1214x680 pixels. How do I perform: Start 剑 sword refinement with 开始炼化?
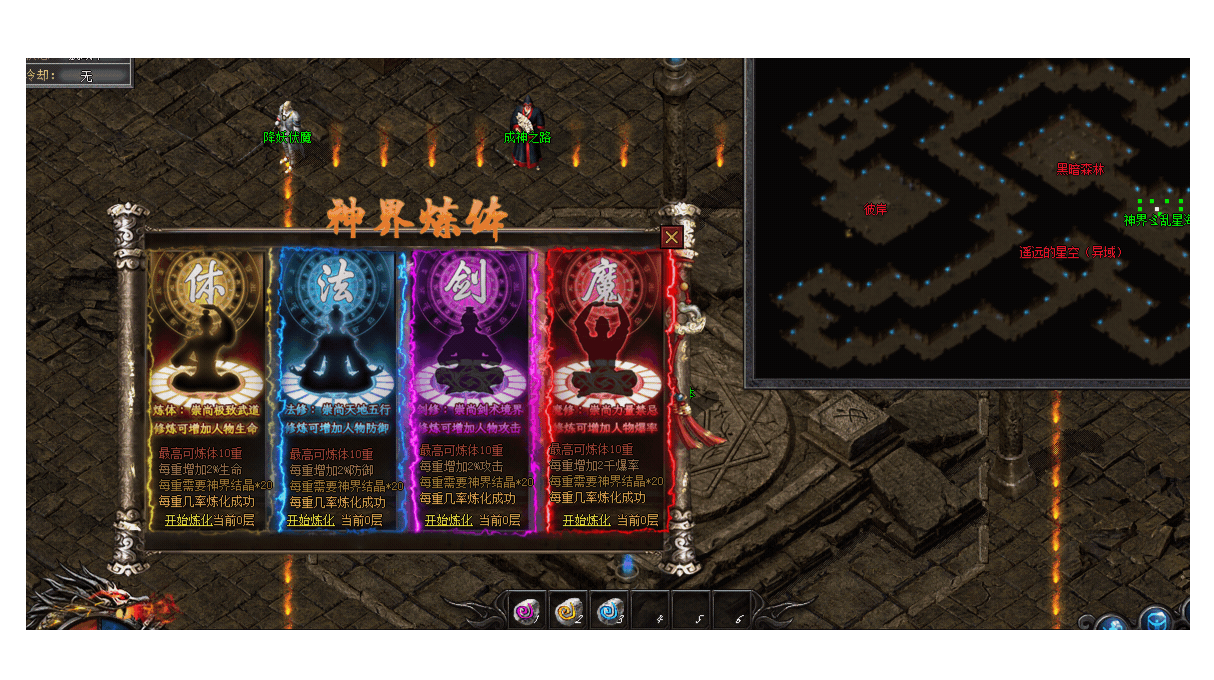448,520
